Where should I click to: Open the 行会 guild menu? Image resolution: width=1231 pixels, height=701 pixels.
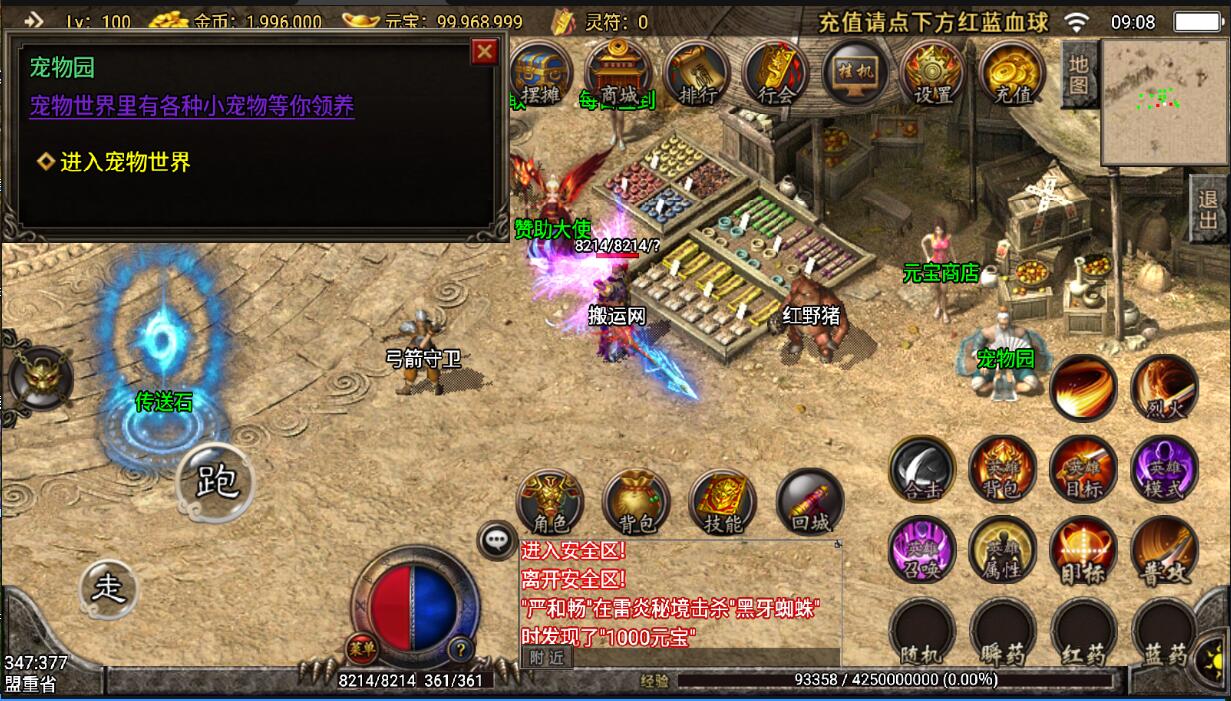tap(776, 72)
